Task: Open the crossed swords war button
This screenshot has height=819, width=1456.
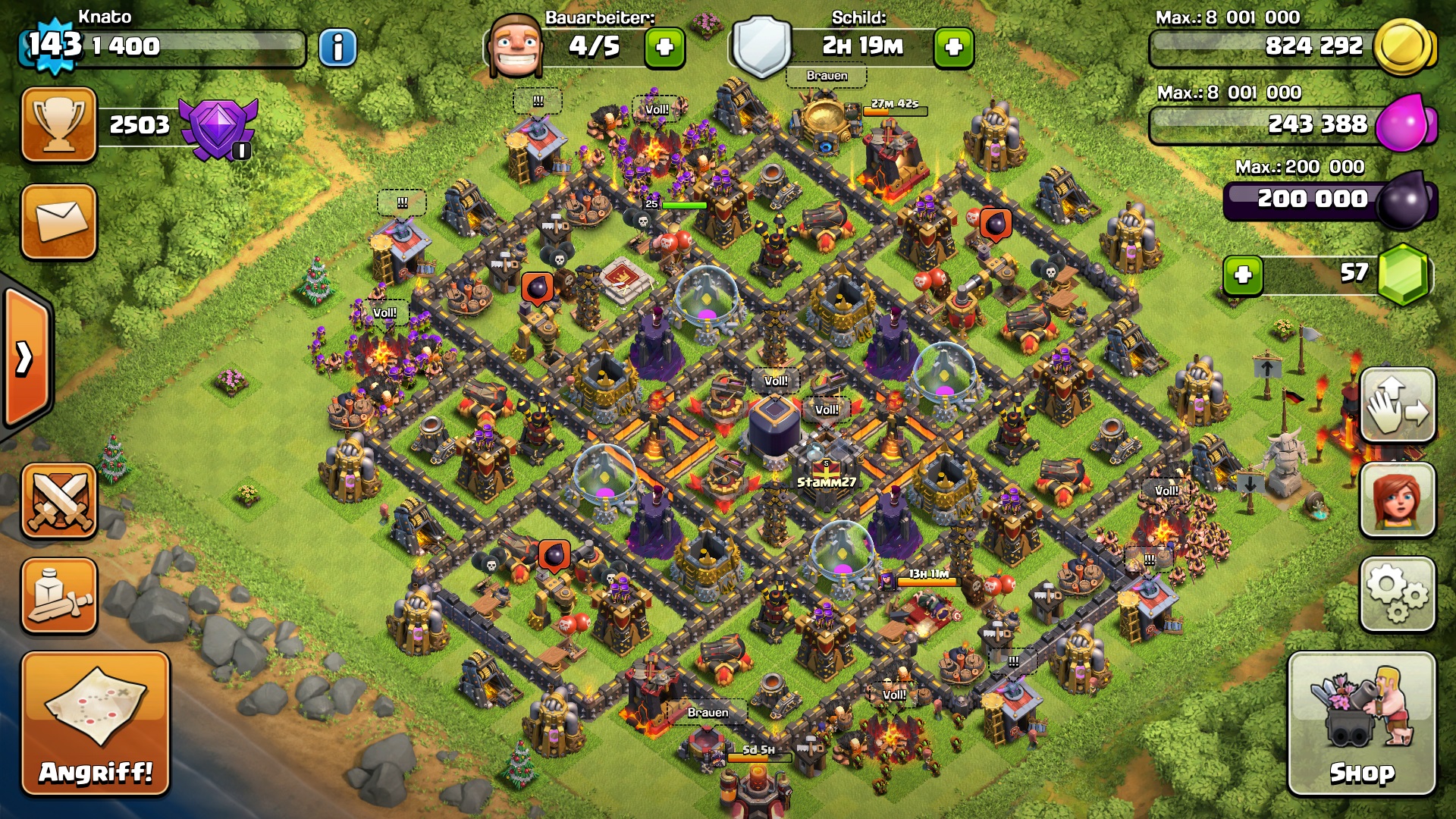Action: pyautogui.click(x=59, y=500)
